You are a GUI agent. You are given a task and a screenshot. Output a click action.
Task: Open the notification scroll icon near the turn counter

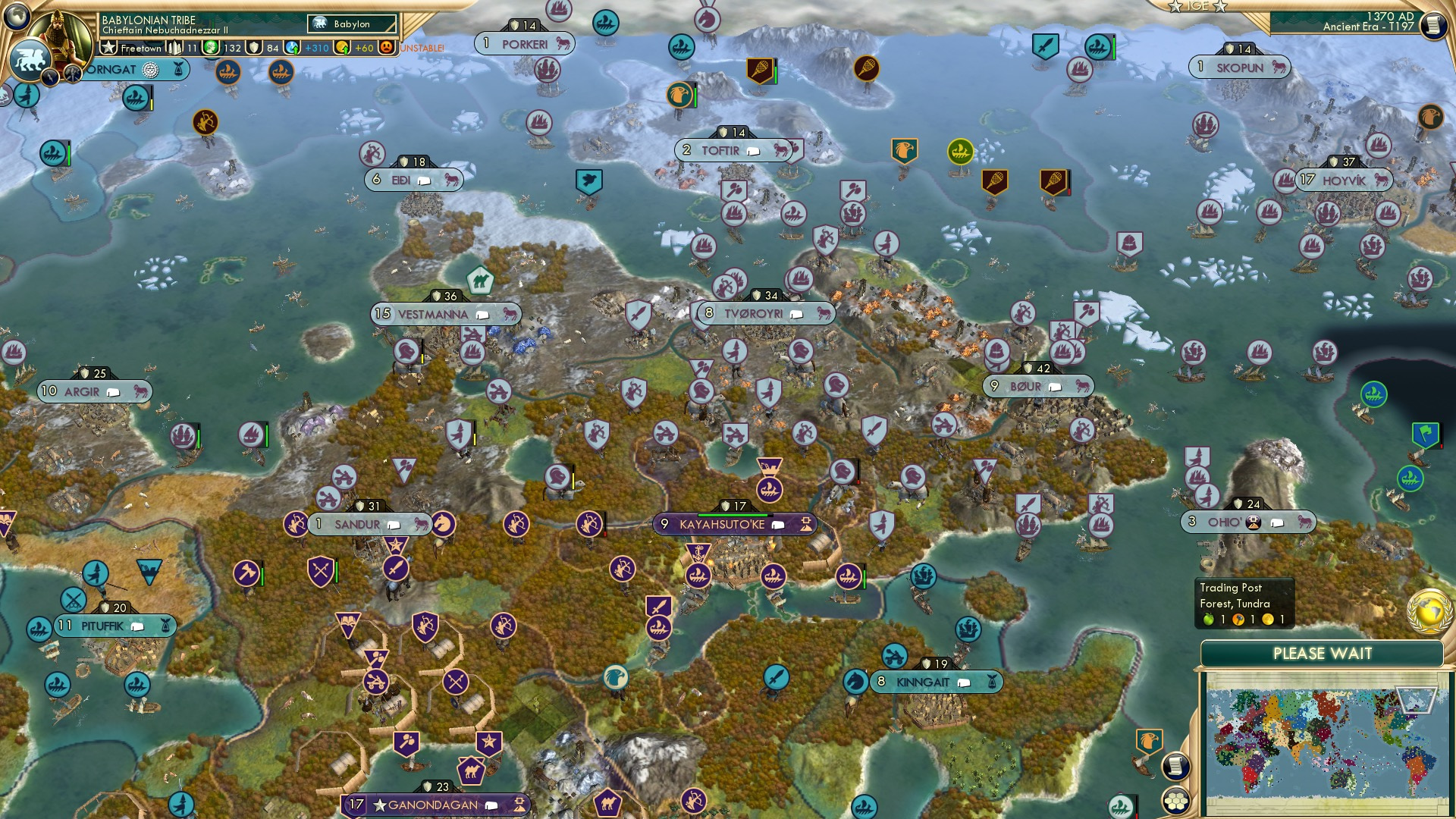coord(1436,24)
